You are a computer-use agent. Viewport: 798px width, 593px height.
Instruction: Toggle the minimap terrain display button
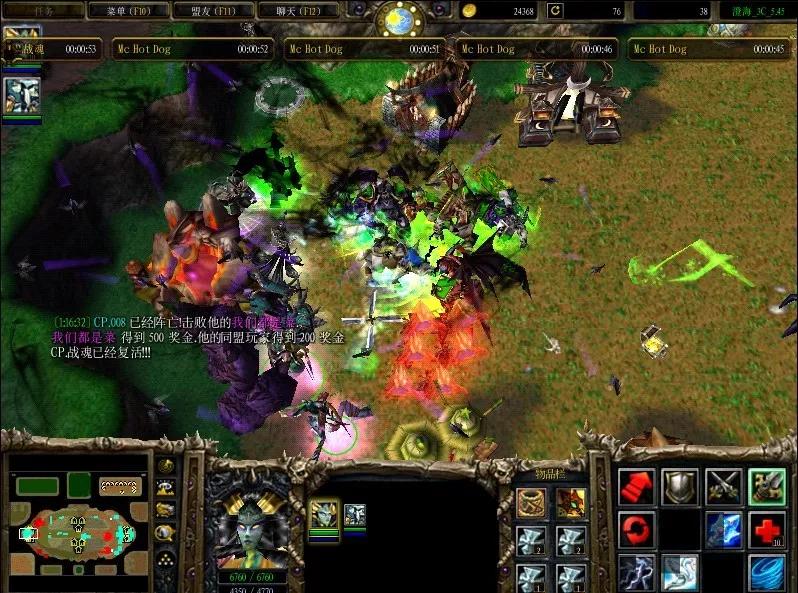coord(166,487)
